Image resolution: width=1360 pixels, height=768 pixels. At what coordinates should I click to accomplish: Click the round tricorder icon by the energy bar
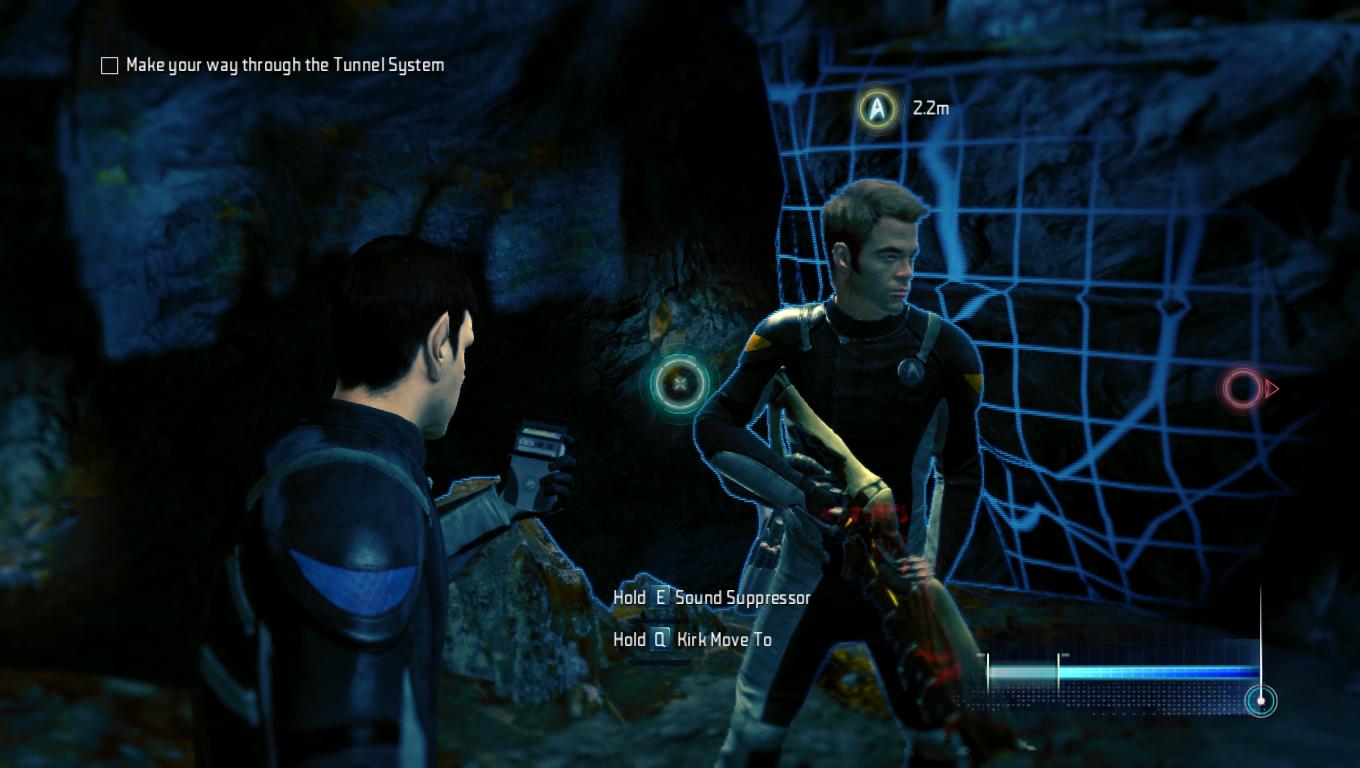tap(1261, 700)
